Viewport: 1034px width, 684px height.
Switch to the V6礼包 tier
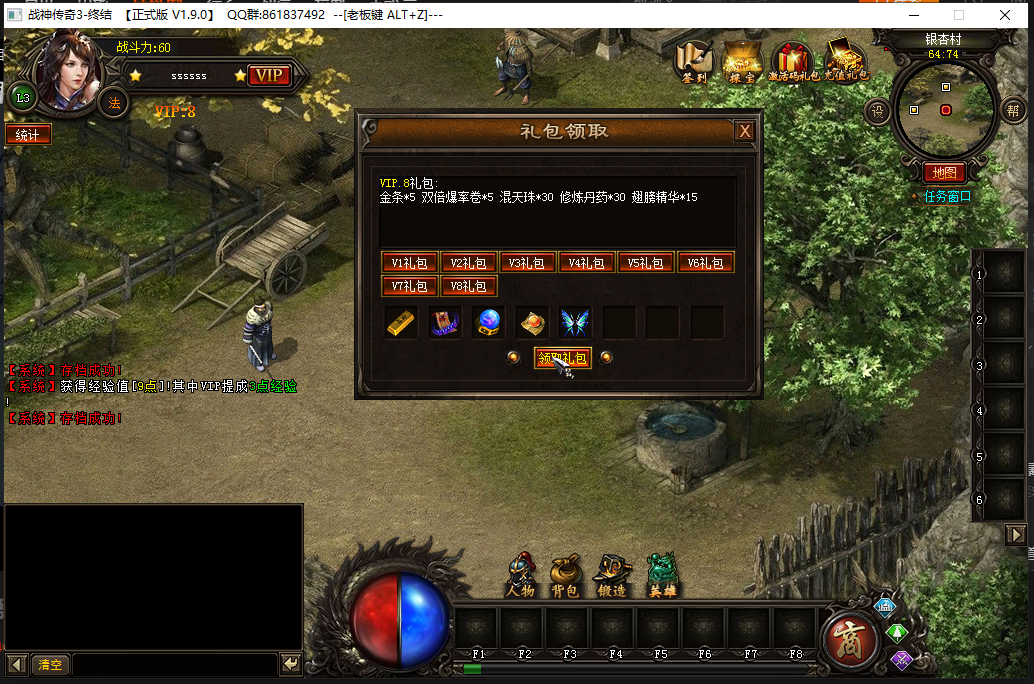click(x=705, y=263)
